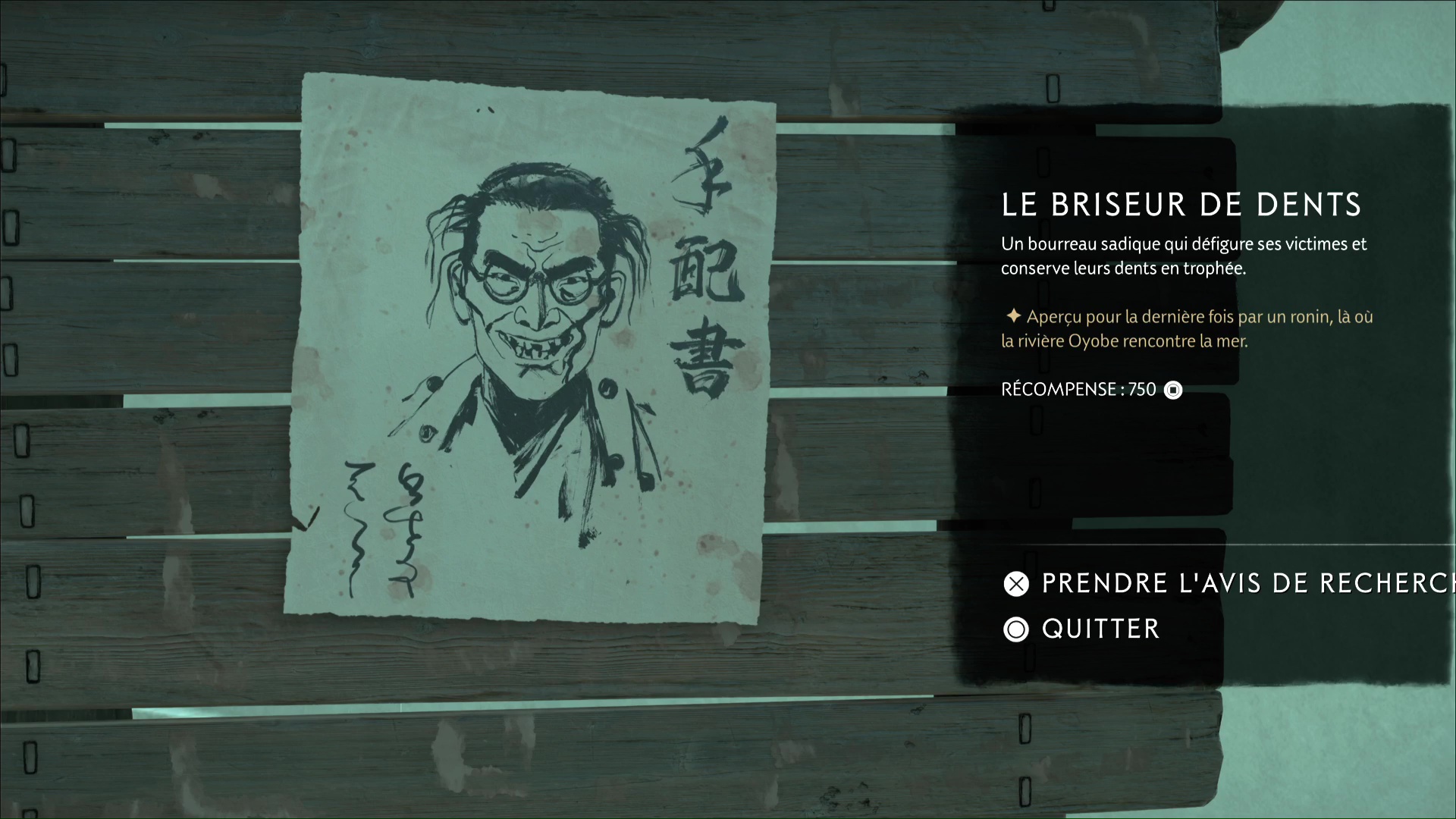Viewport: 1456px width, 819px height.
Task: Click the bourreau sadique description paragraph
Action: (1183, 256)
